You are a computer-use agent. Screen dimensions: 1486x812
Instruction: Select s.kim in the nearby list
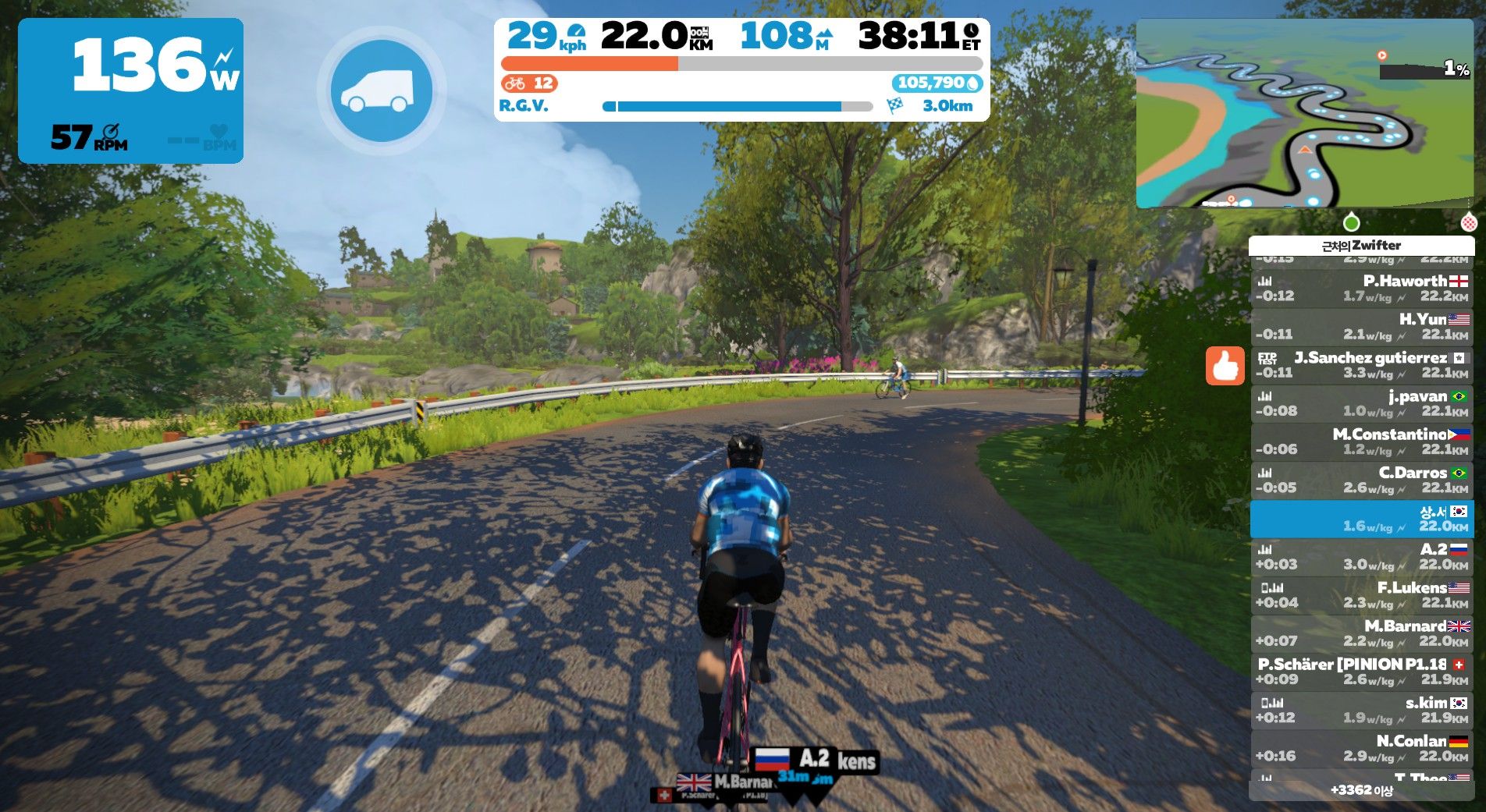[x=1361, y=710]
